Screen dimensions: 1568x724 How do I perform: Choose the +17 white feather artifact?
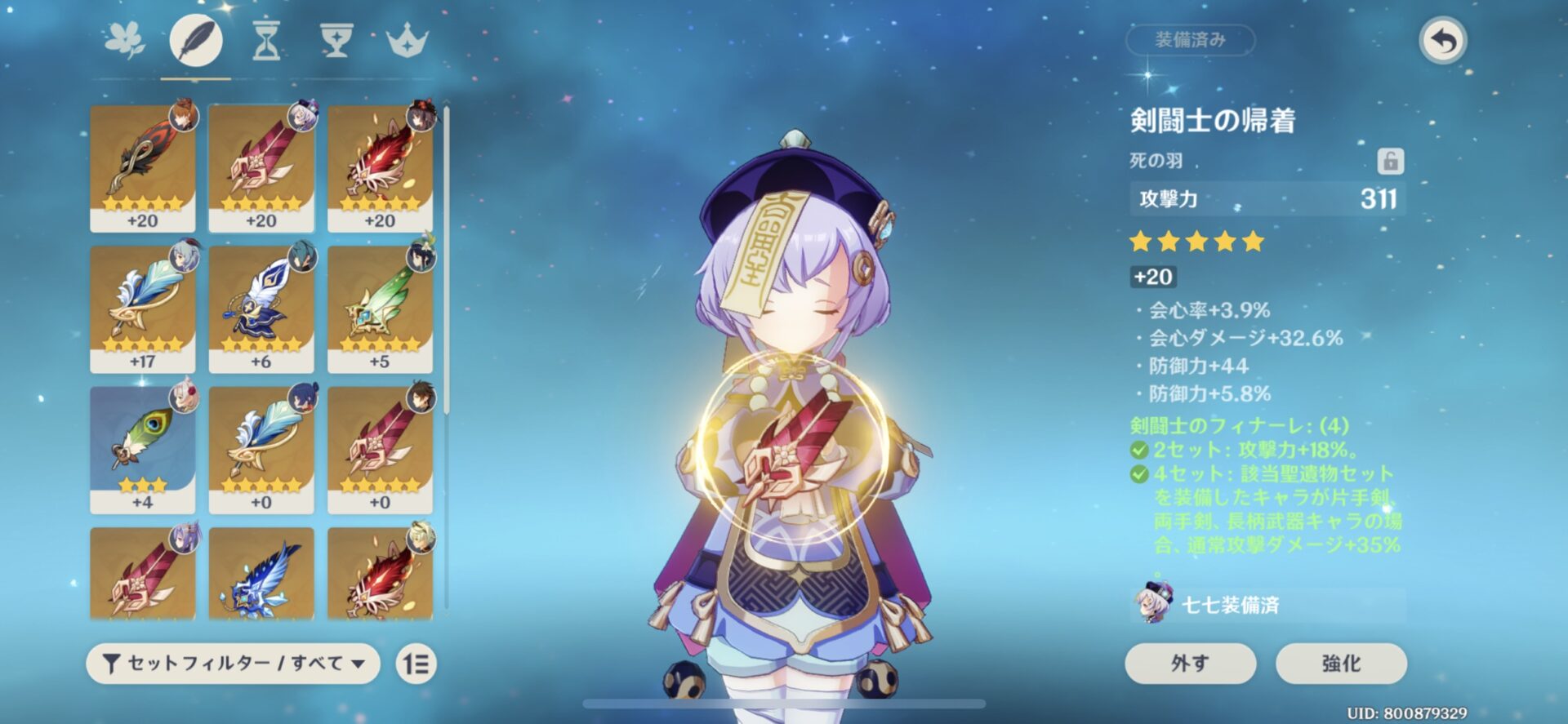coord(143,309)
